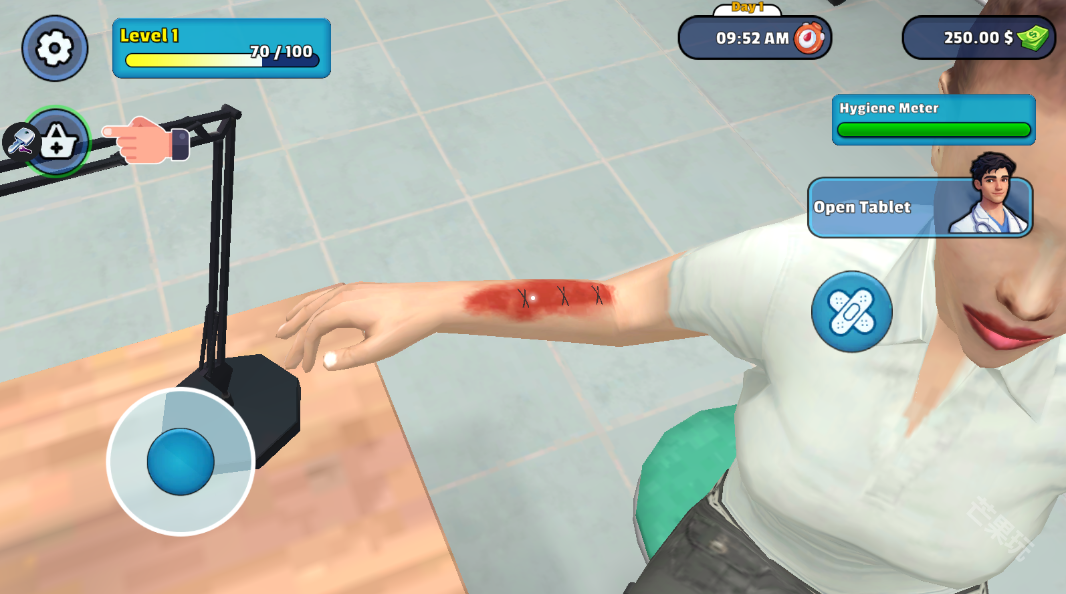The image size is (1066, 594).
Task: Touch the blue virtual joystick knob
Action: point(181,462)
